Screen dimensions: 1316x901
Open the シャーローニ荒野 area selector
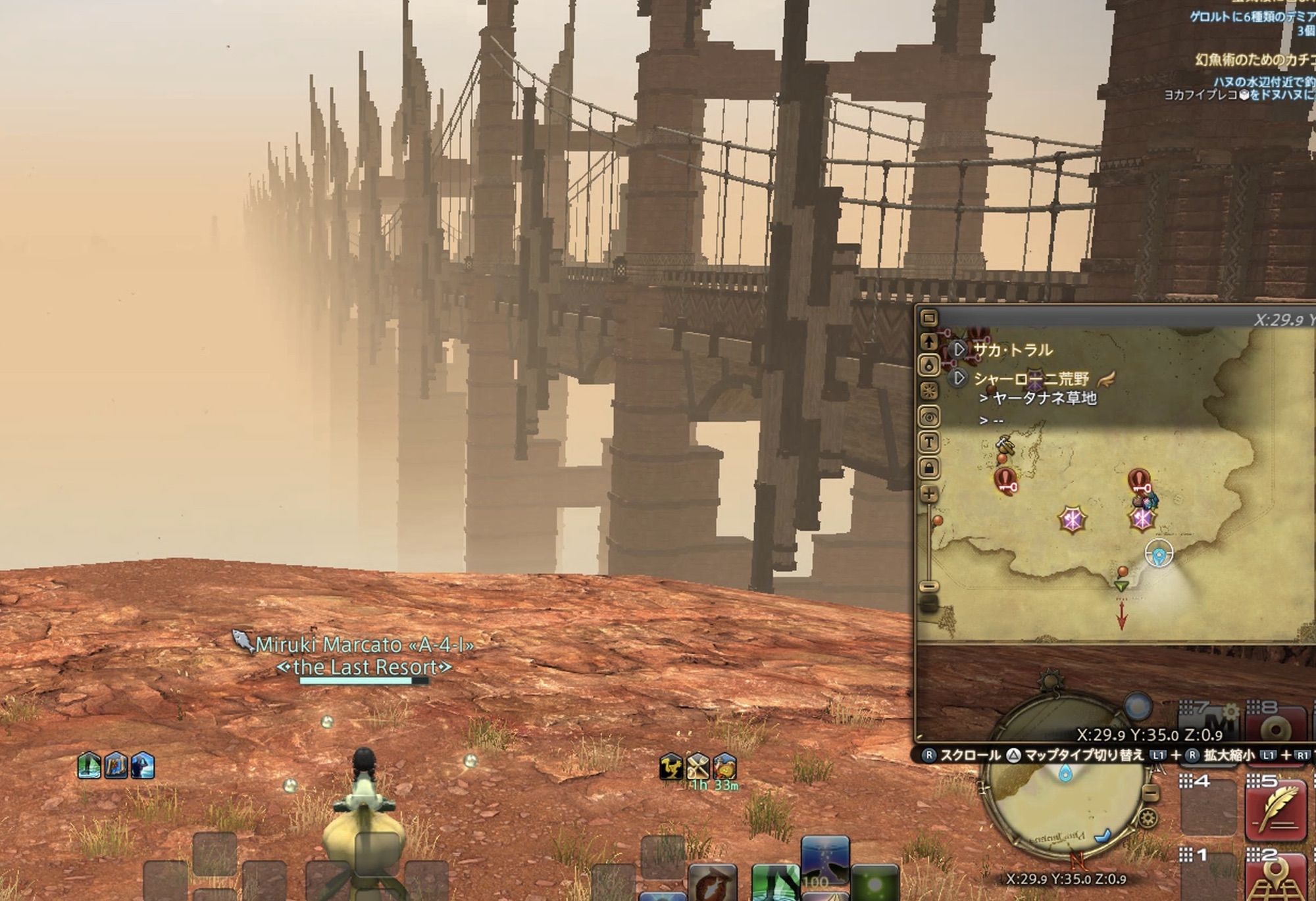959,378
